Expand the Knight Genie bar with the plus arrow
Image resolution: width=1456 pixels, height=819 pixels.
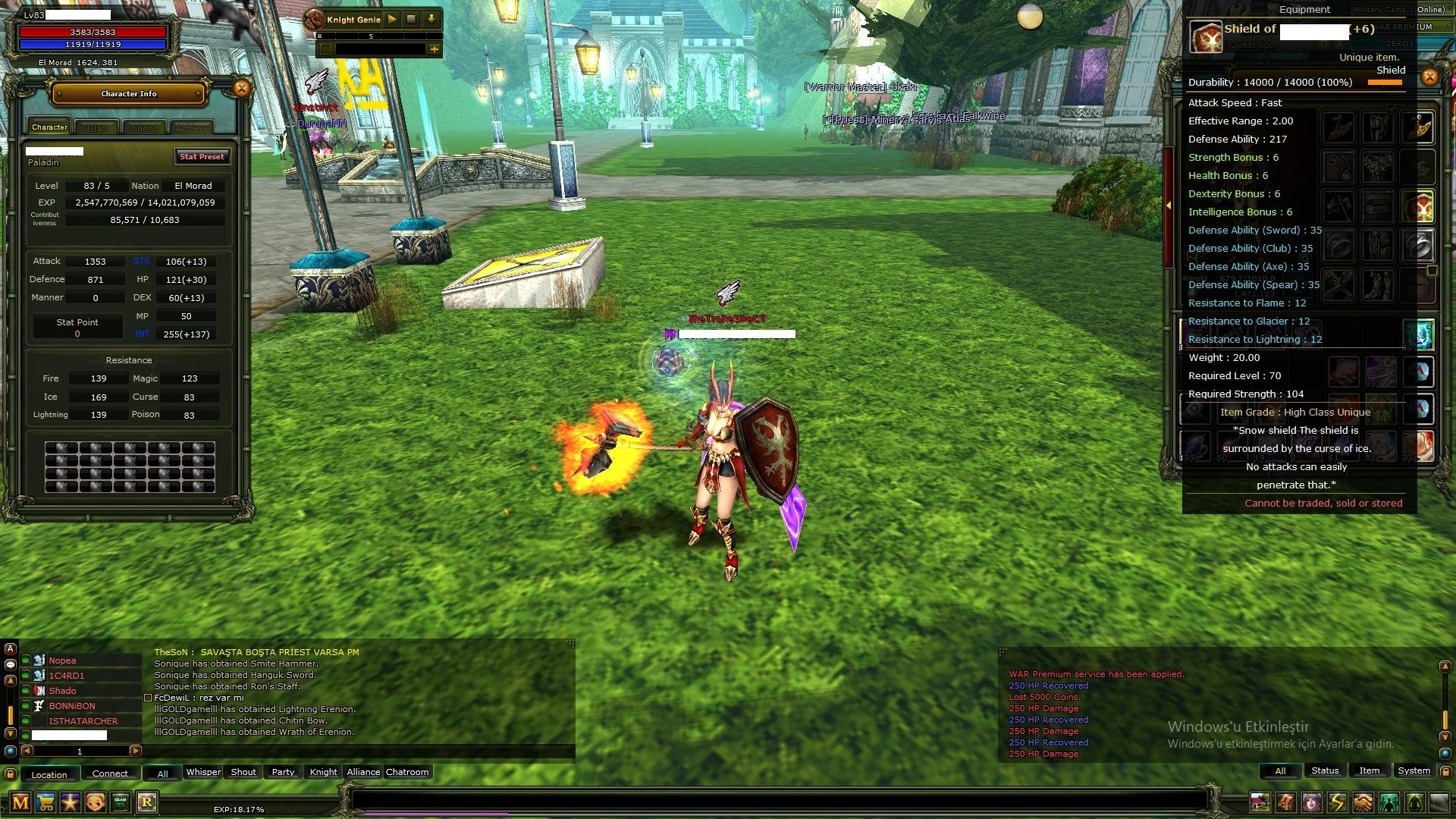(x=434, y=49)
